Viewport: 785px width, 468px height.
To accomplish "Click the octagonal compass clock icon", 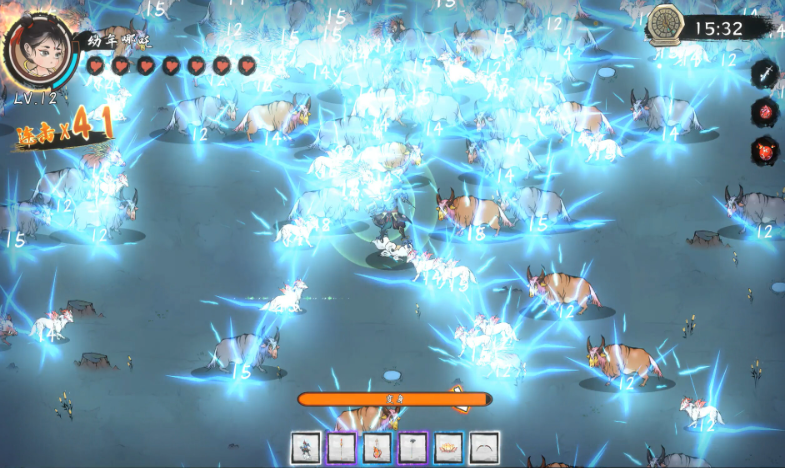I will pyautogui.click(x=664, y=25).
